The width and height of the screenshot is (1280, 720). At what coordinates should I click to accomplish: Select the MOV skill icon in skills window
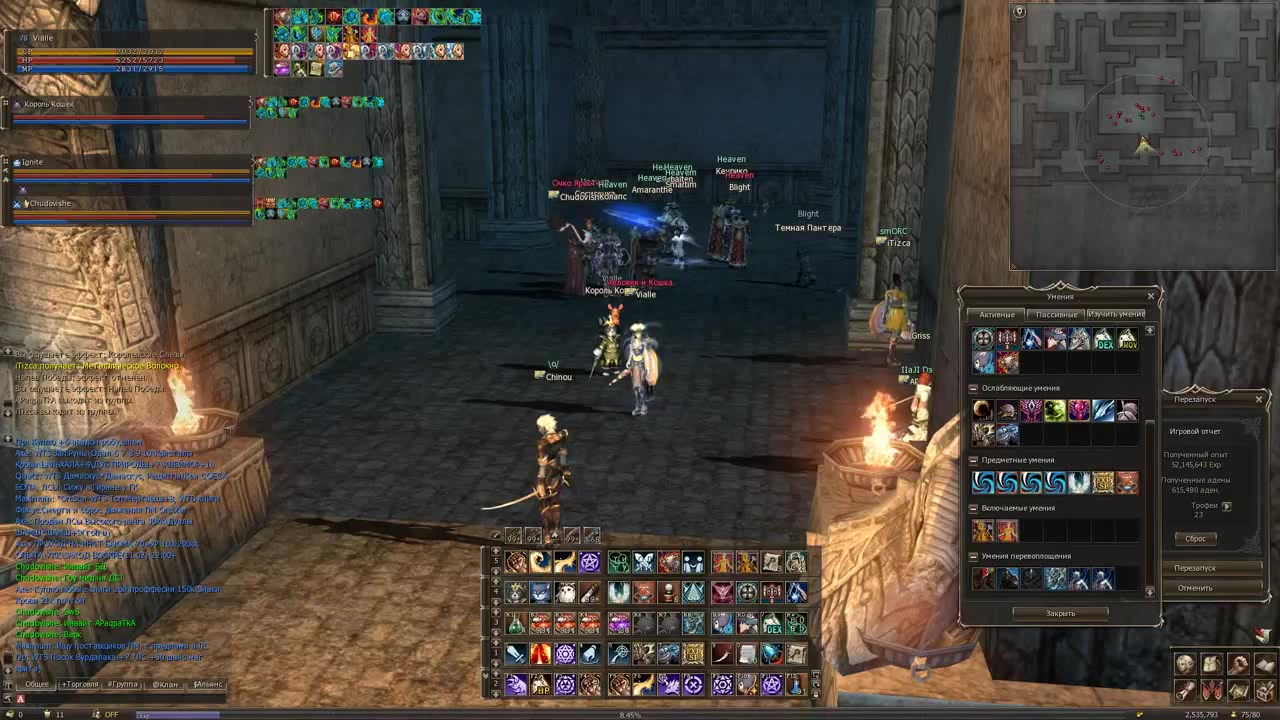(x=1127, y=339)
